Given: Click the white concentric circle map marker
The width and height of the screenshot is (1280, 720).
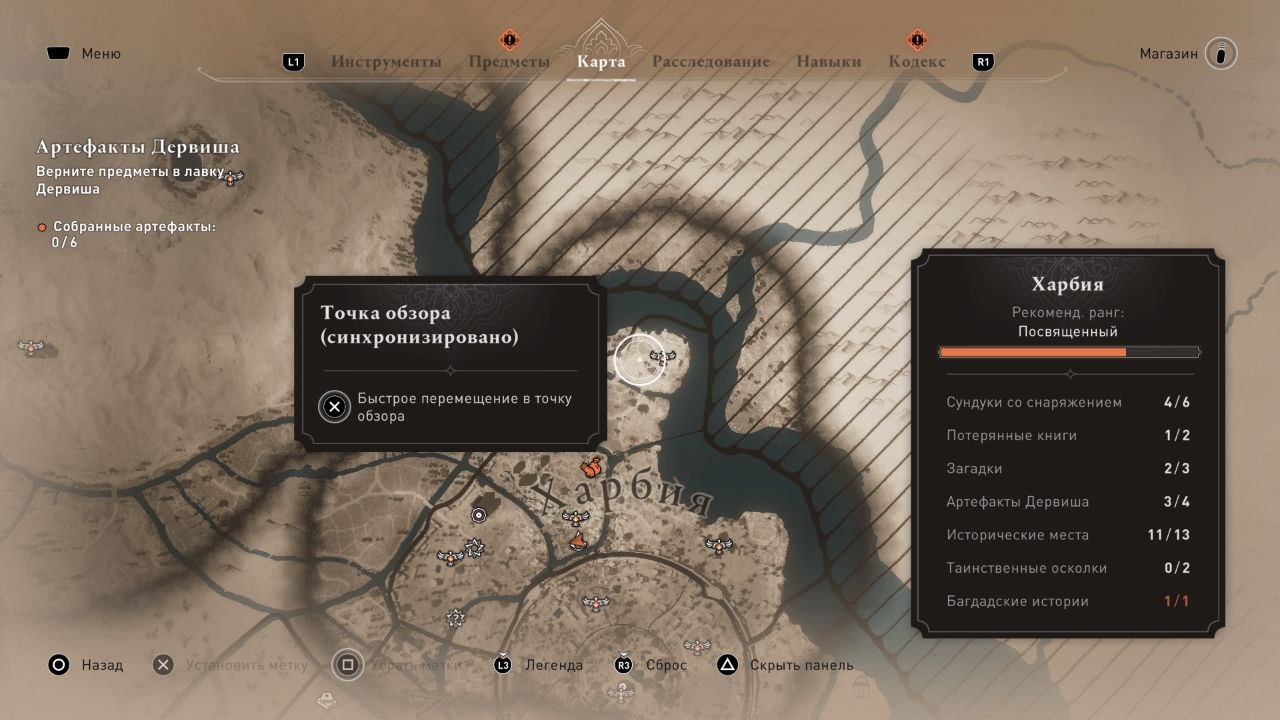Looking at the screenshot, I should (x=479, y=515).
